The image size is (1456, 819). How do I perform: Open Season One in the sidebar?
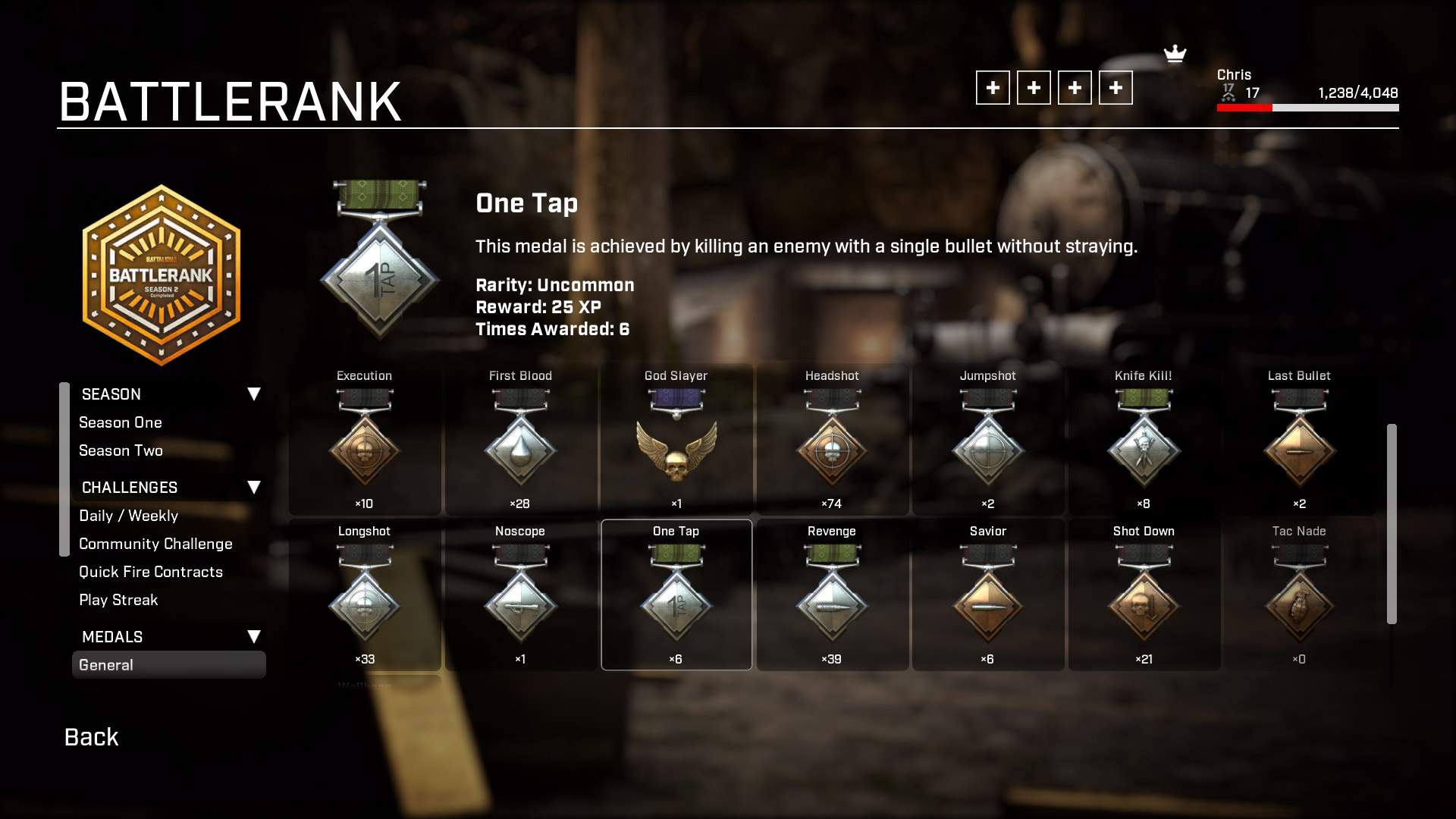(121, 422)
